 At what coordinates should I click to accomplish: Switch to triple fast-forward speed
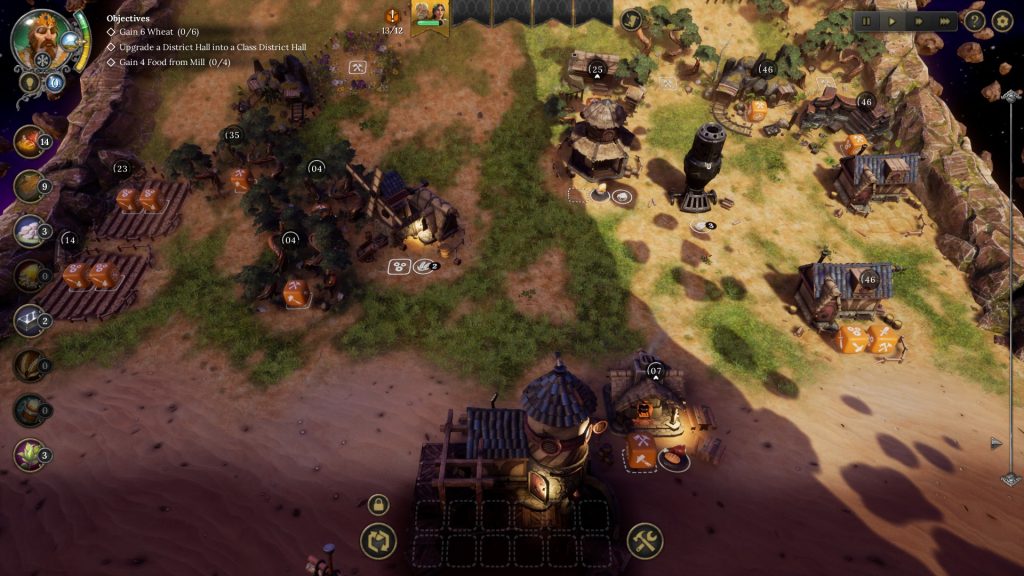[x=945, y=20]
